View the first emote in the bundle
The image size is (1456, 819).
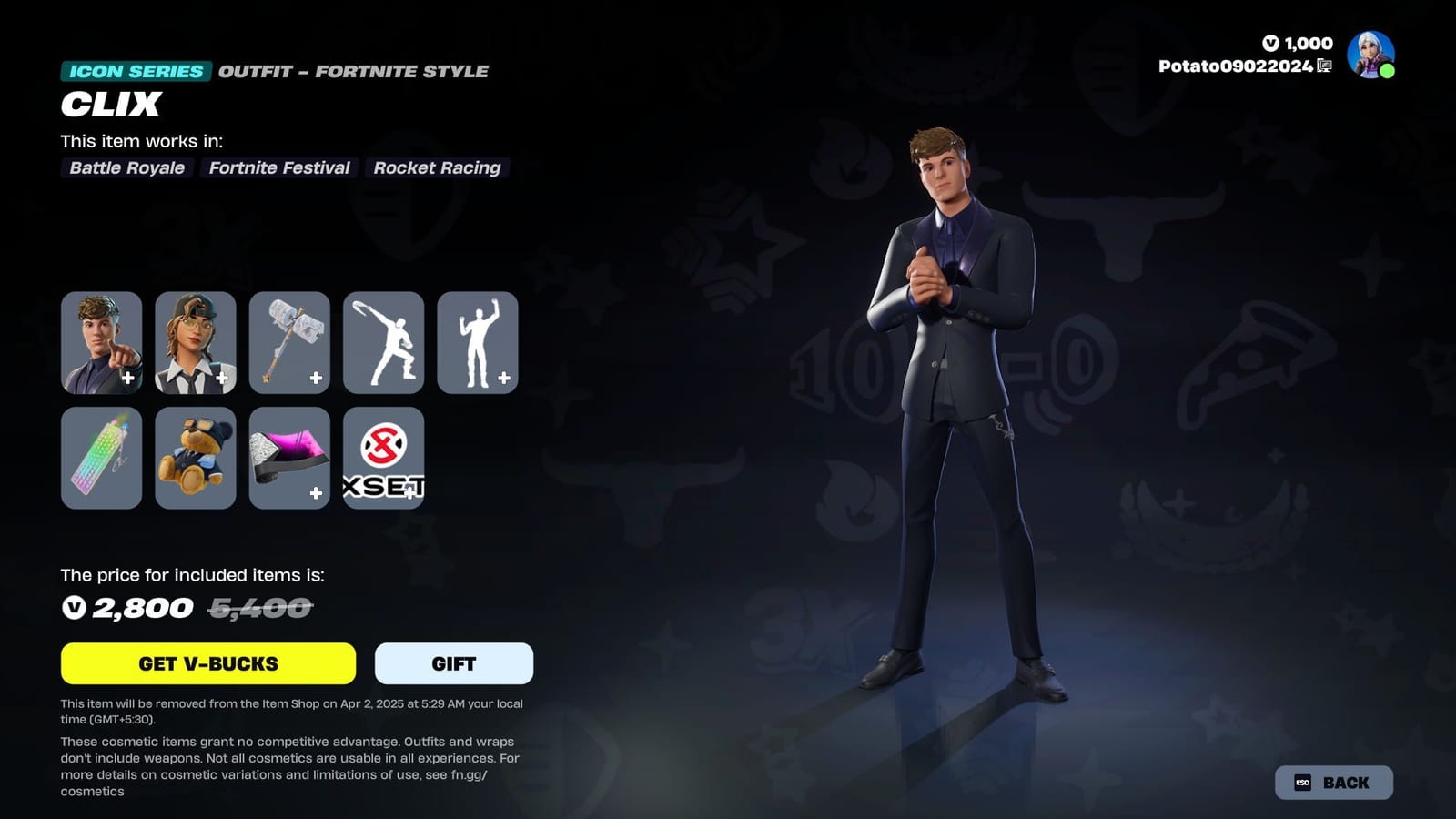tap(383, 342)
